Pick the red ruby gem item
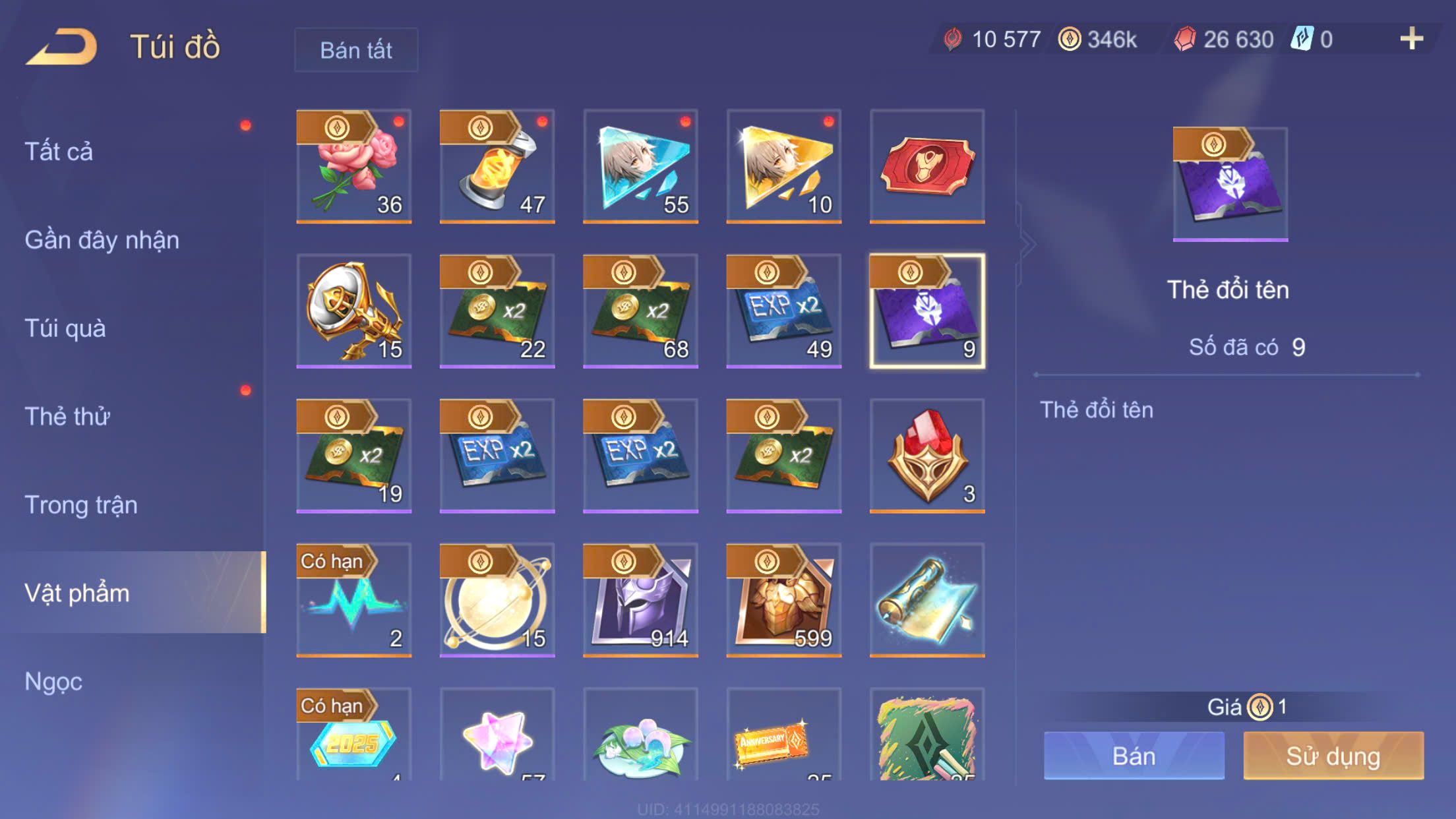This screenshot has width=1456, height=819. (927, 455)
